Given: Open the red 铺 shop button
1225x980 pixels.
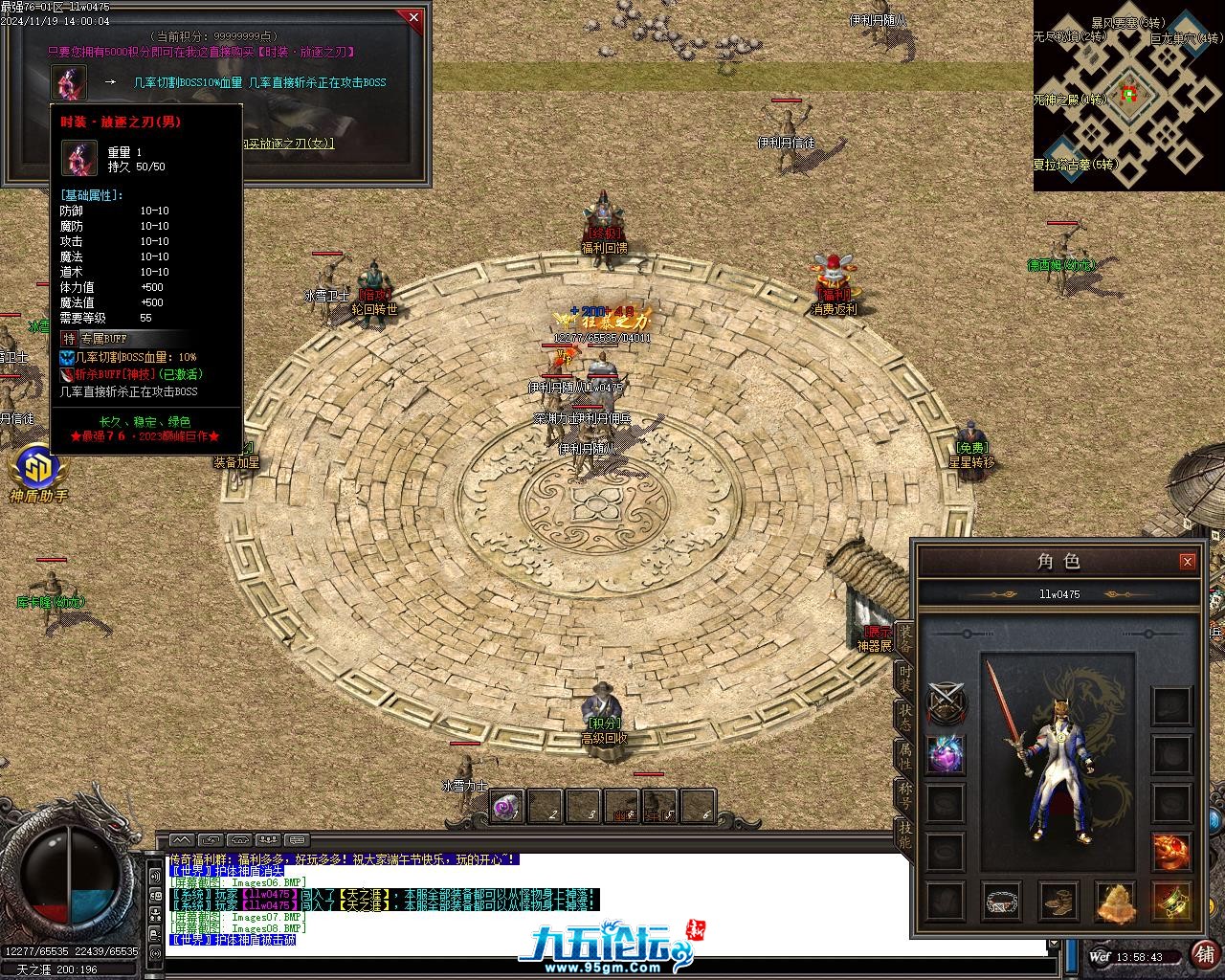Looking at the screenshot, I should pos(1205,954).
